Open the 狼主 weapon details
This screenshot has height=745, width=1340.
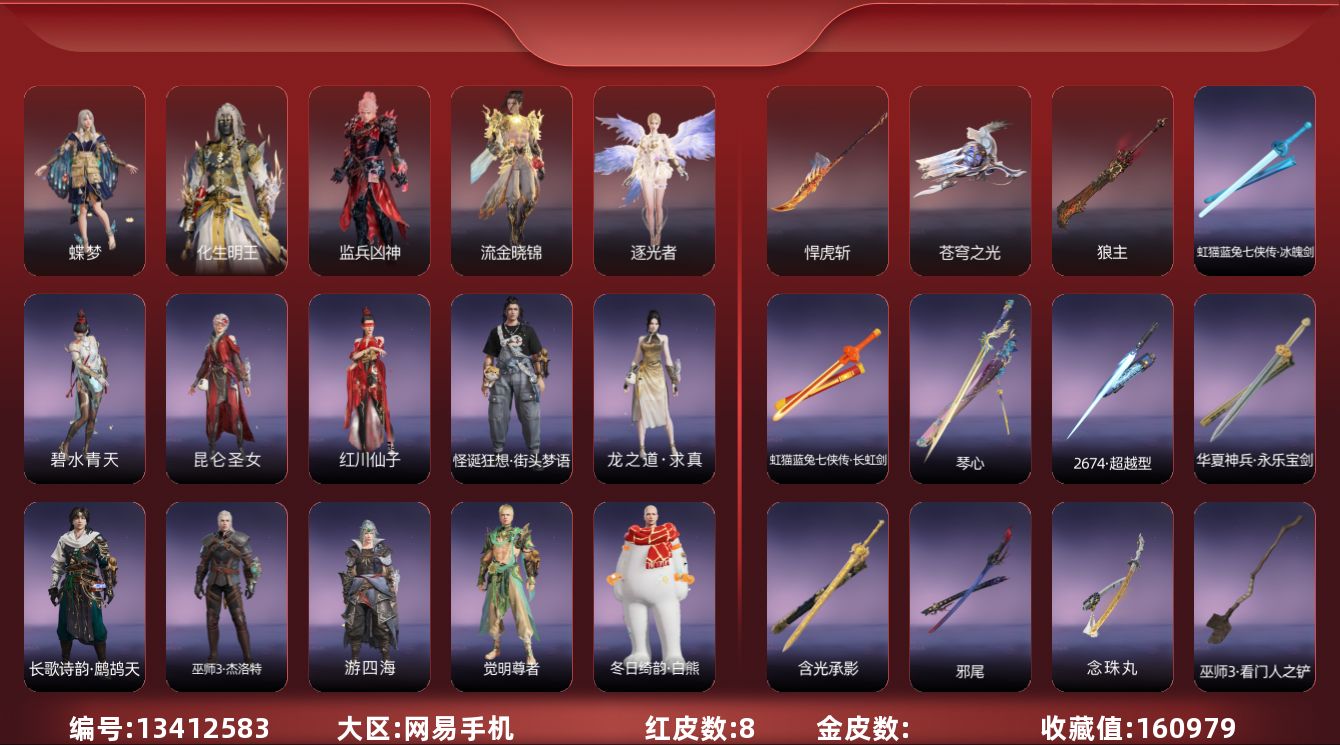coord(1112,178)
